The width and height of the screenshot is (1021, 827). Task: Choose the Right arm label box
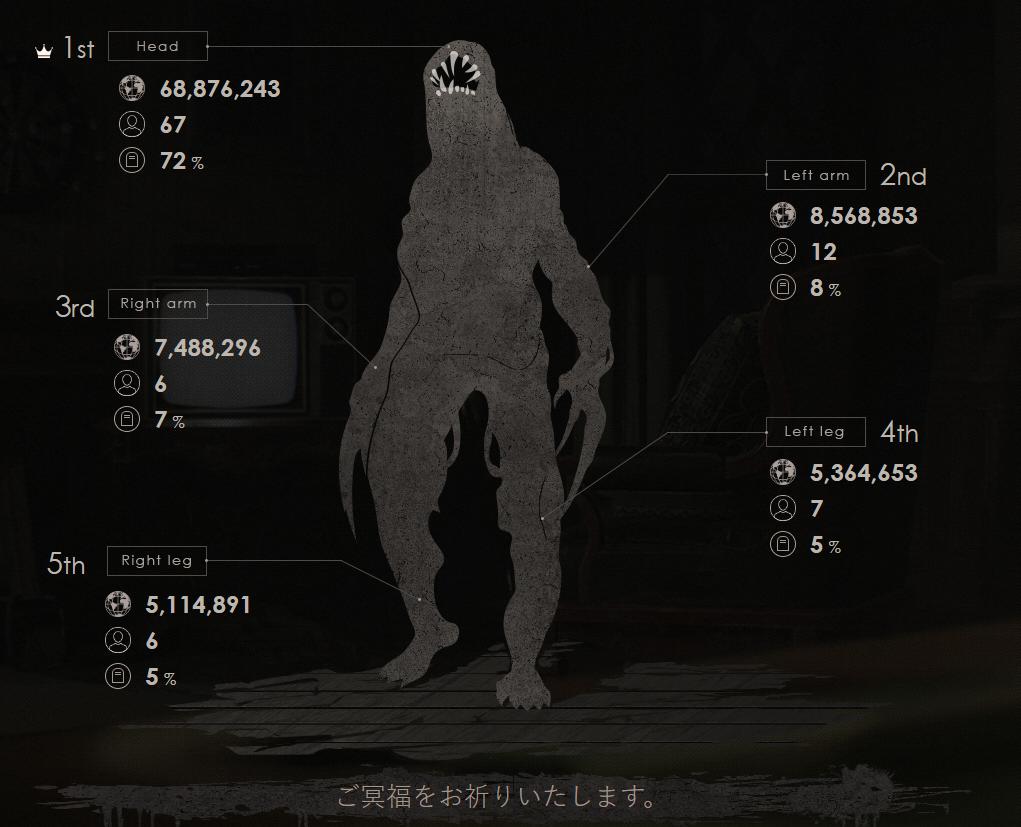click(158, 303)
